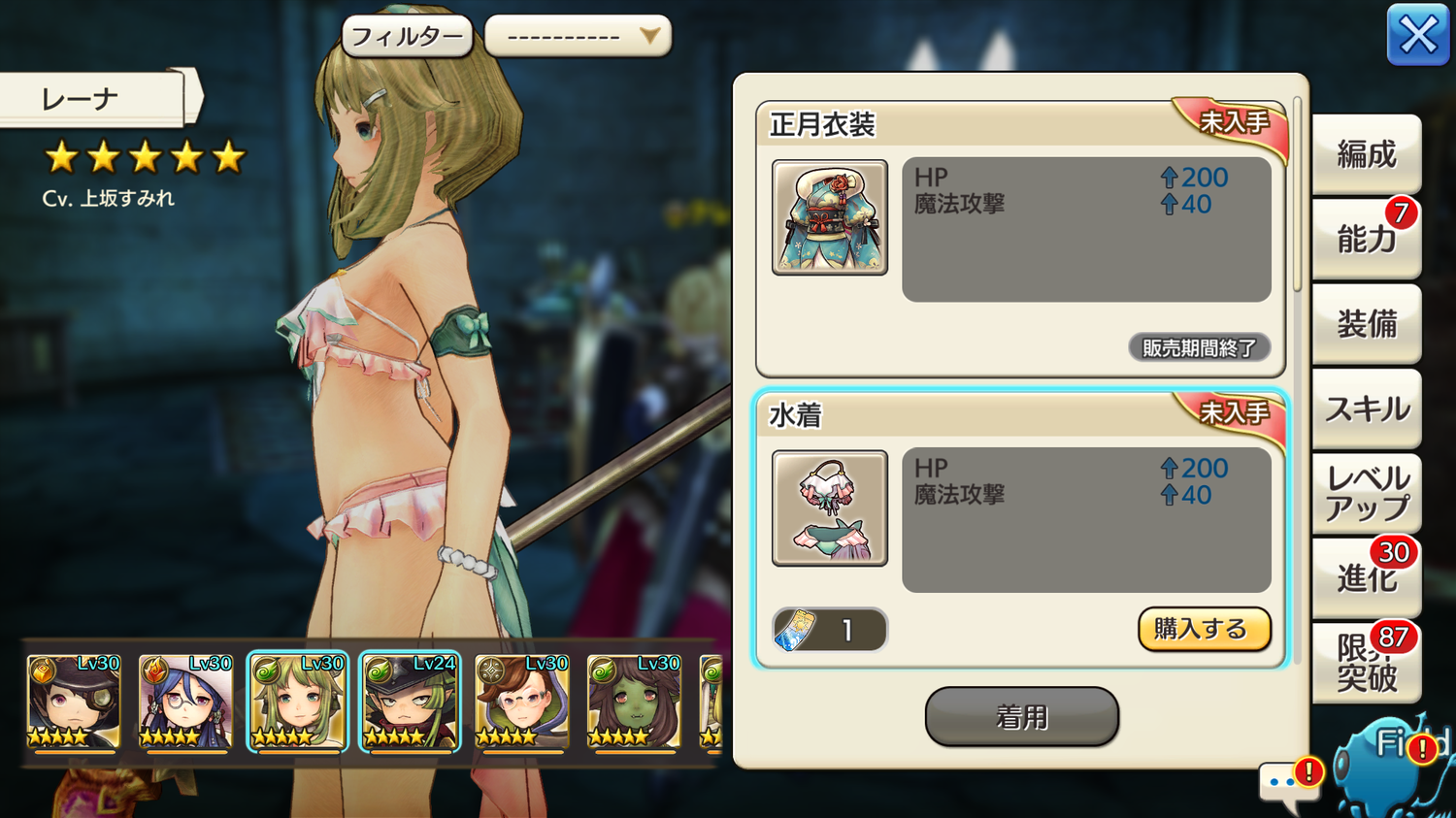Open the レベルアップ level up menu

[x=1366, y=493]
